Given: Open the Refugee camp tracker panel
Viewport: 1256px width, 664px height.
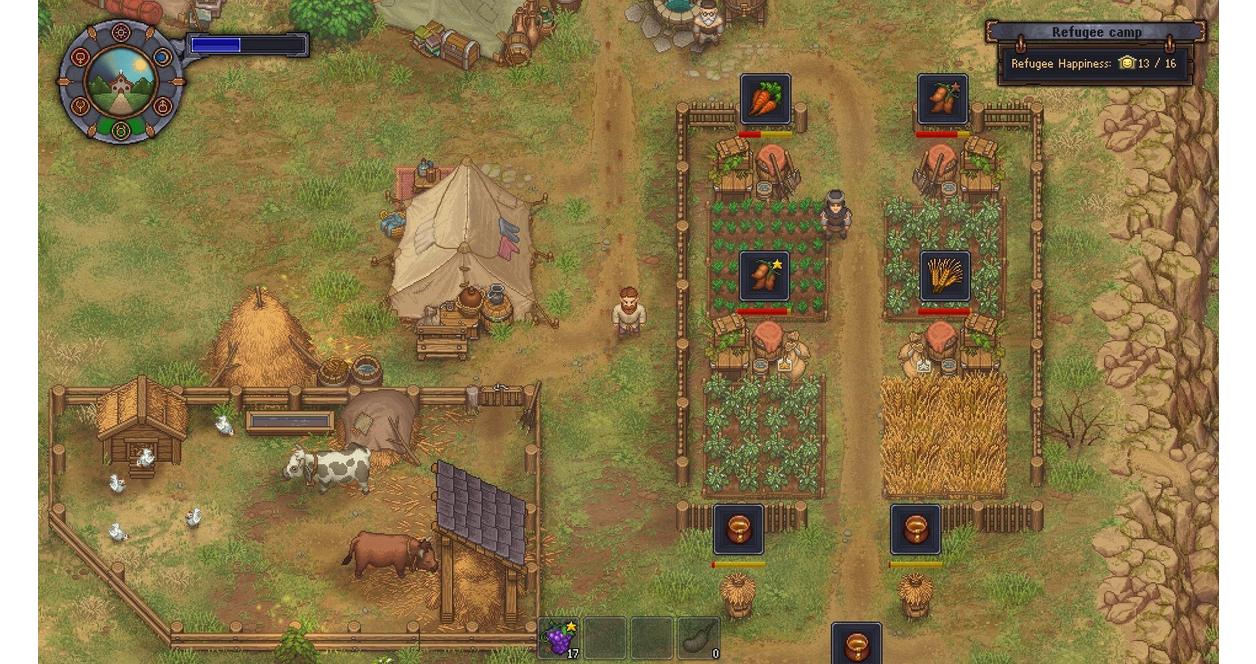Looking at the screenshot, I should pyautogui.click(x=1096, y=53).
